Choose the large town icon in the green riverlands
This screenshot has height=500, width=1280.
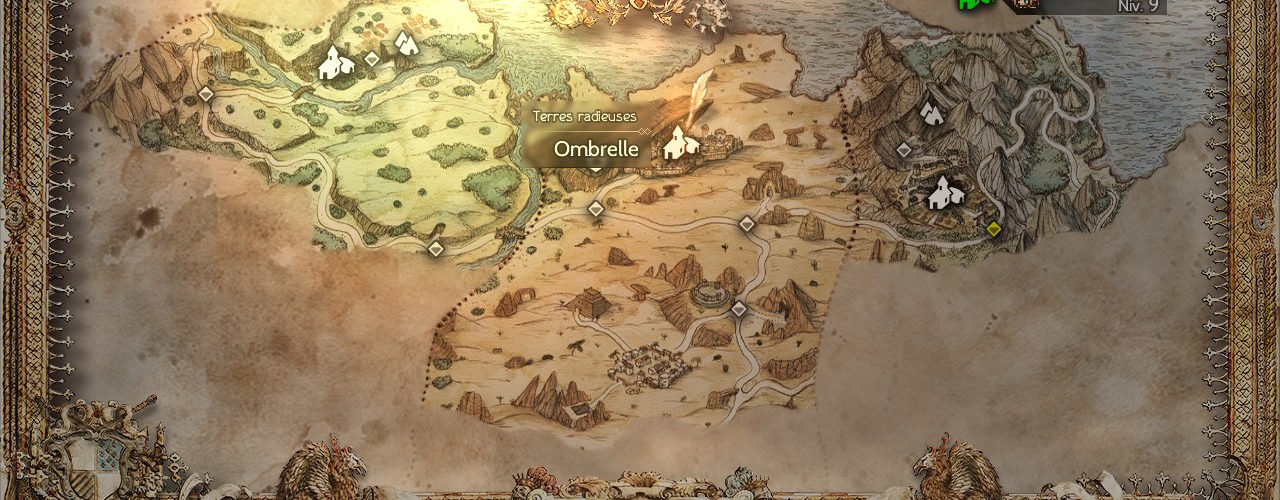click(x=336, y=65)
